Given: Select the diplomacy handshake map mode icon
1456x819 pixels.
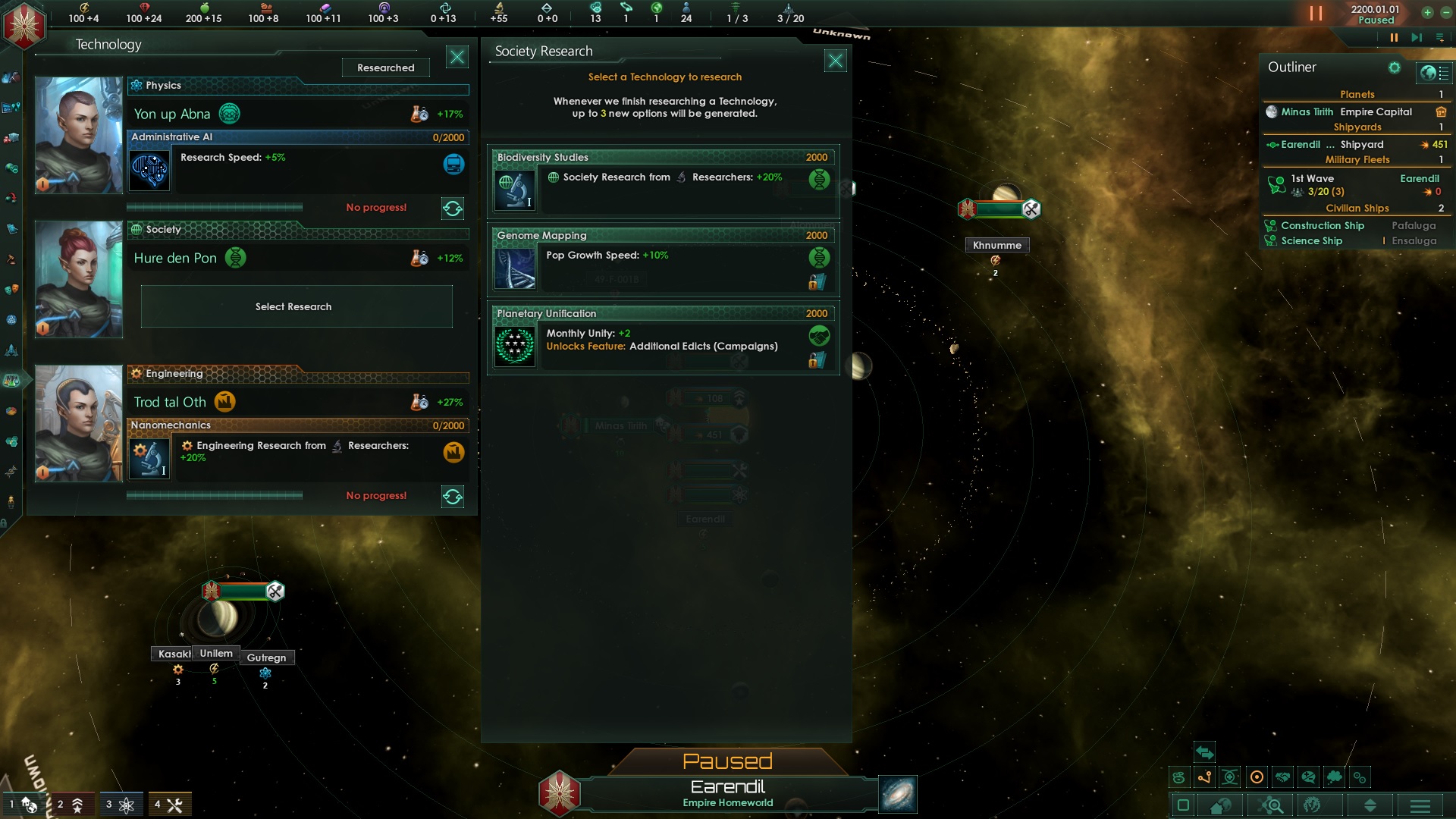Looking at the screenshot, I should point(1284,777).
